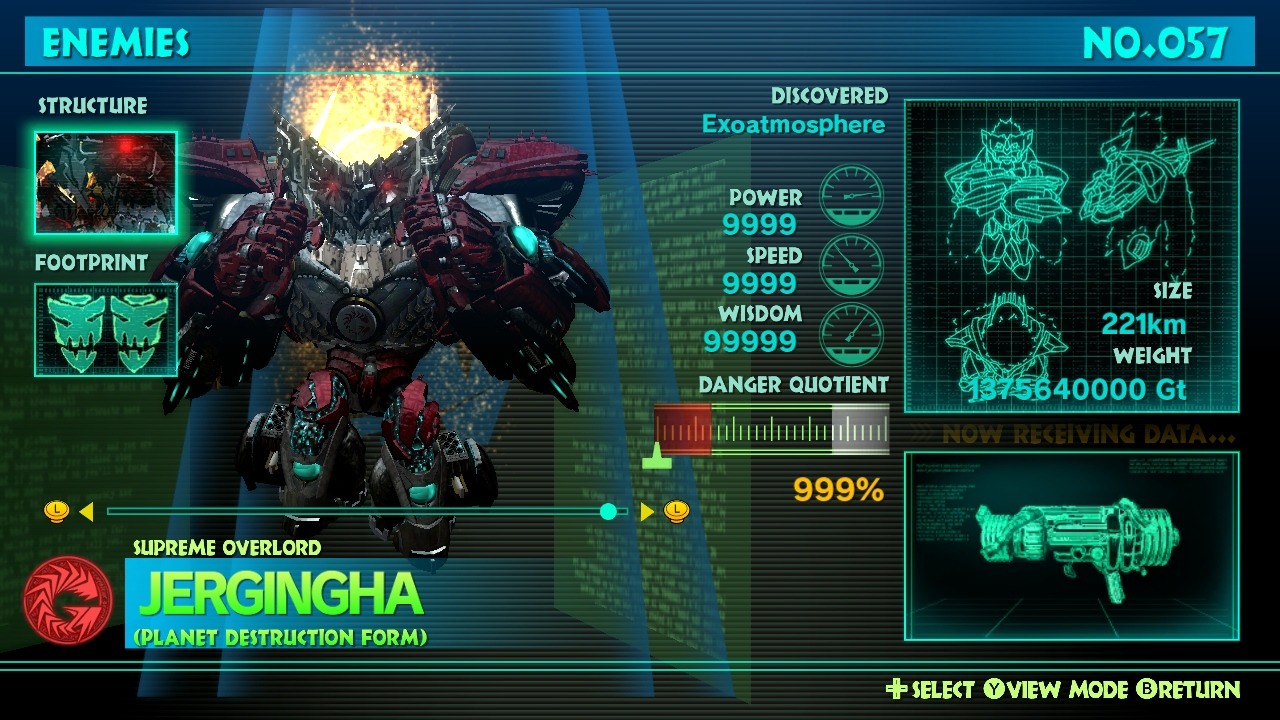View the Footprint thumbnail

click(x=106, y=329)
